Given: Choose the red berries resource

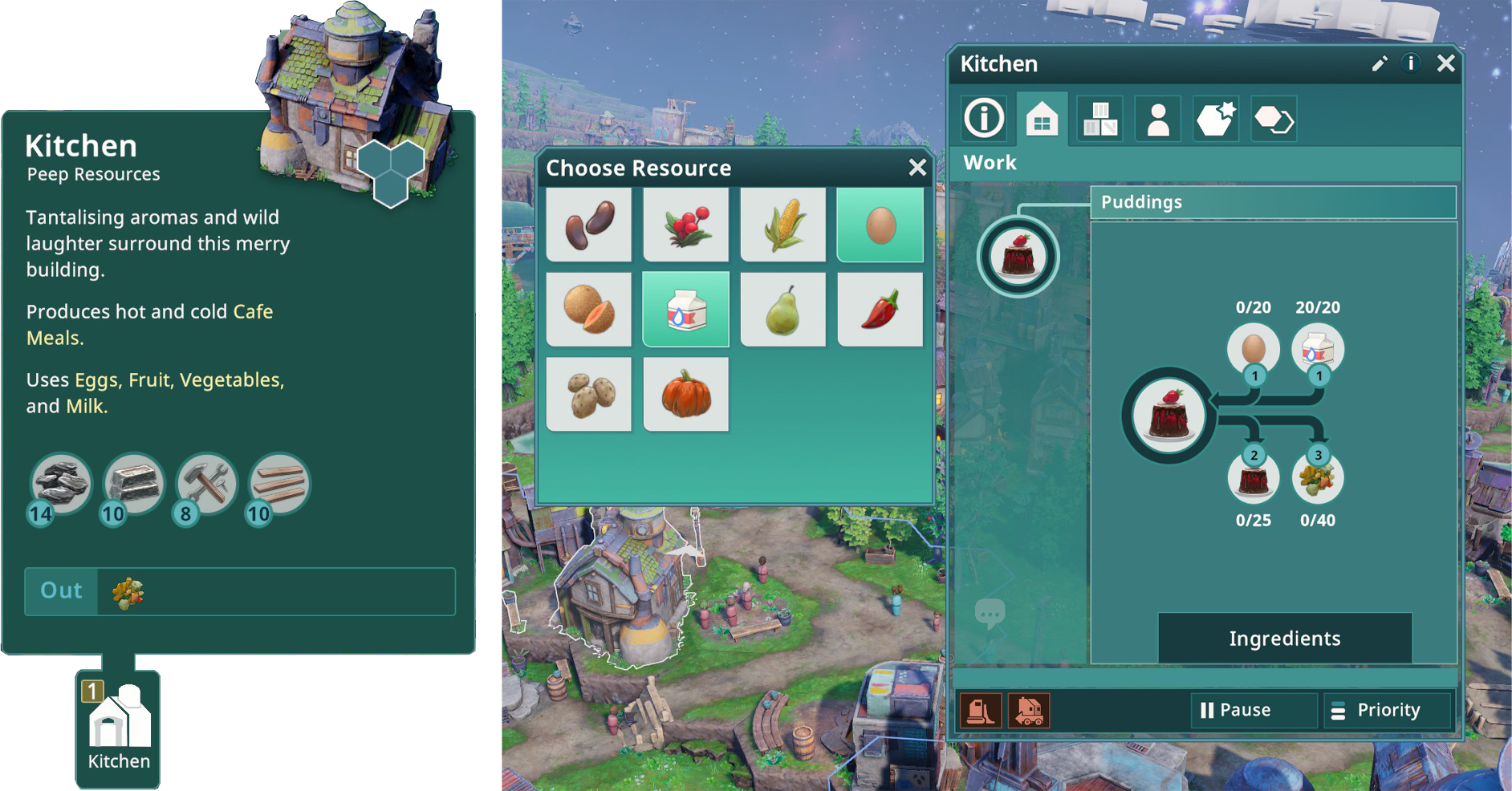Looking at the screenshot, I should click(686, 225).
